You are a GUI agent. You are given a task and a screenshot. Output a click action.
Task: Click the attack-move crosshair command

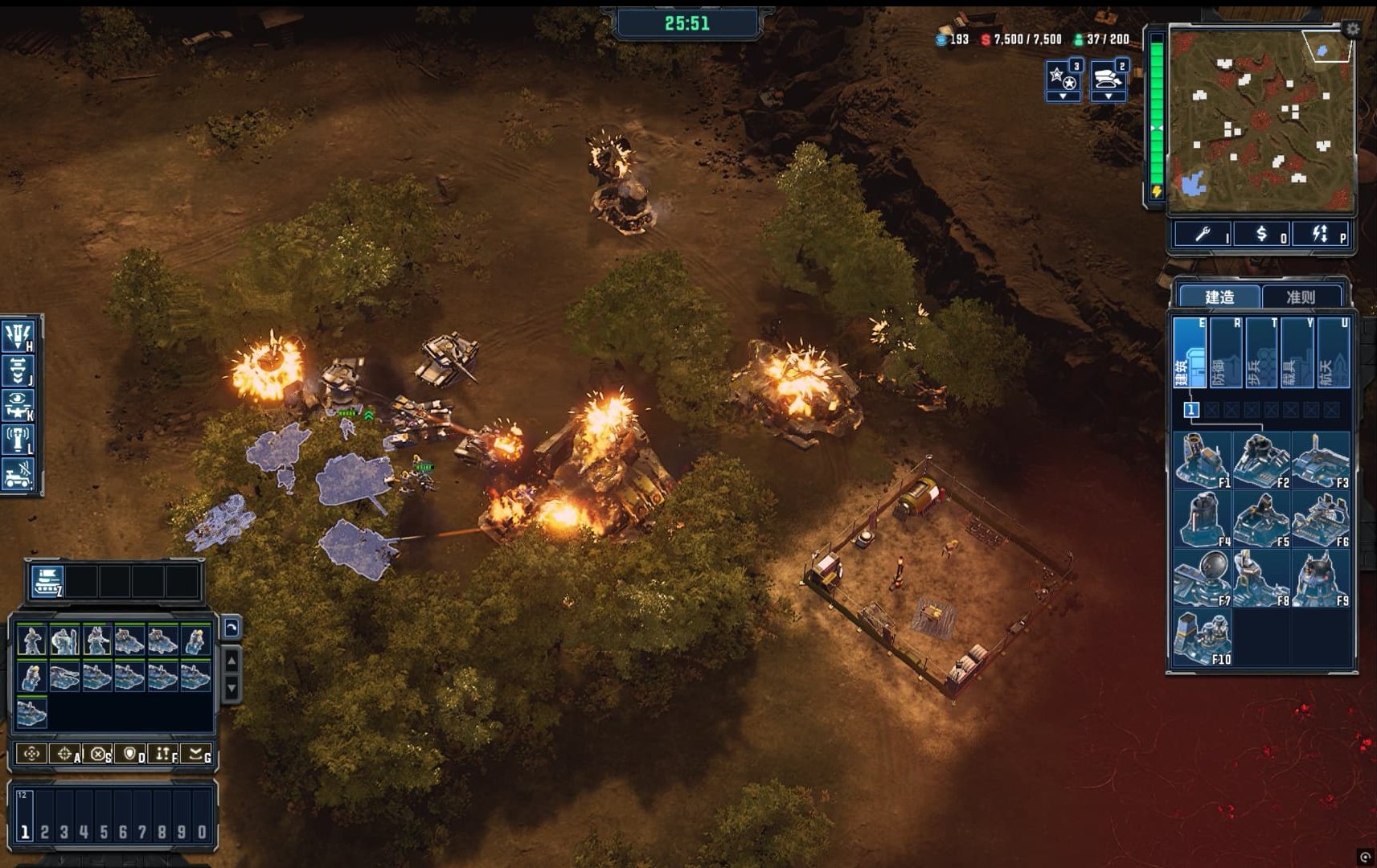point(65,754)
